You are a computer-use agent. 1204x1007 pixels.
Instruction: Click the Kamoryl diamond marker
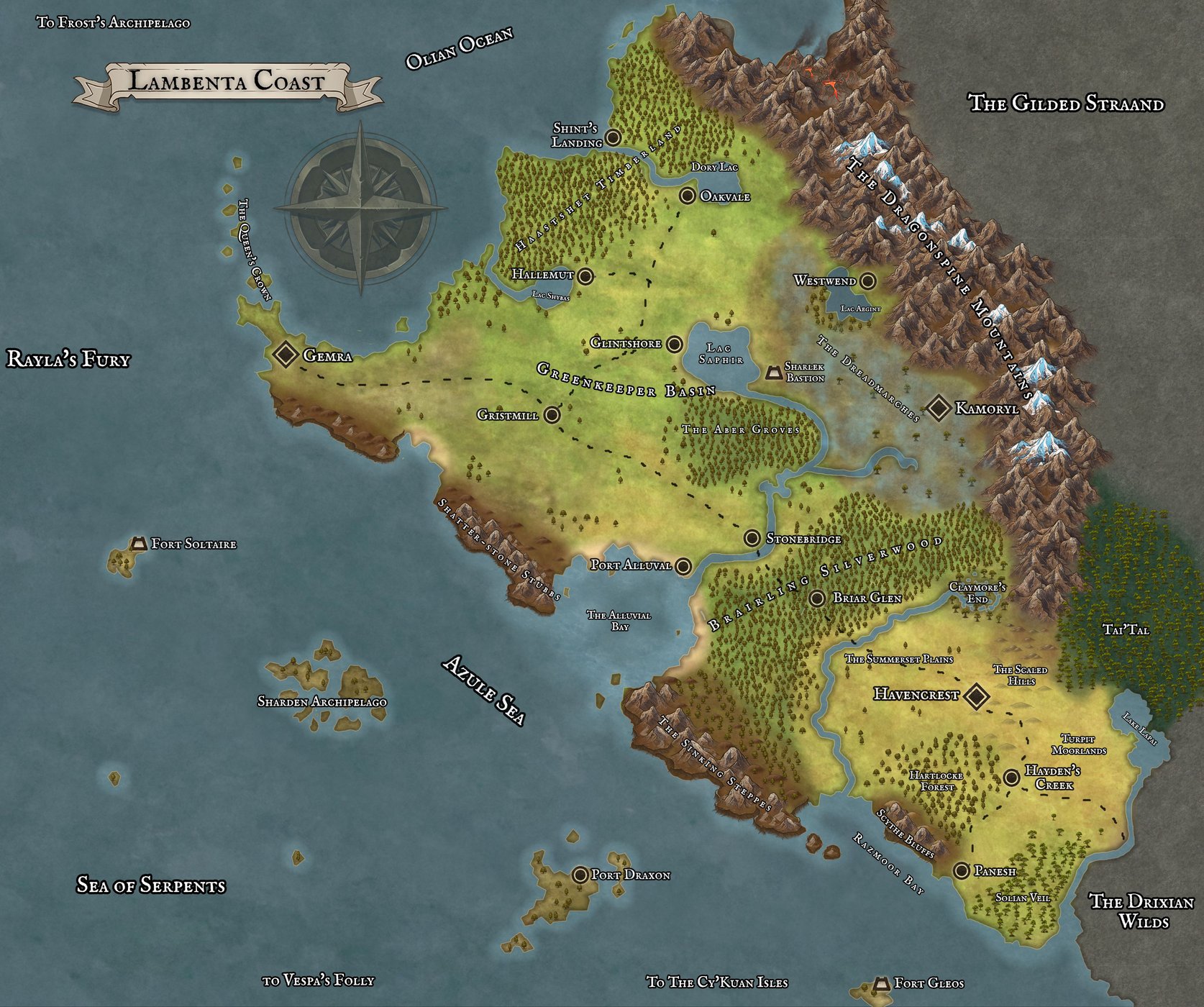(938, 408)
